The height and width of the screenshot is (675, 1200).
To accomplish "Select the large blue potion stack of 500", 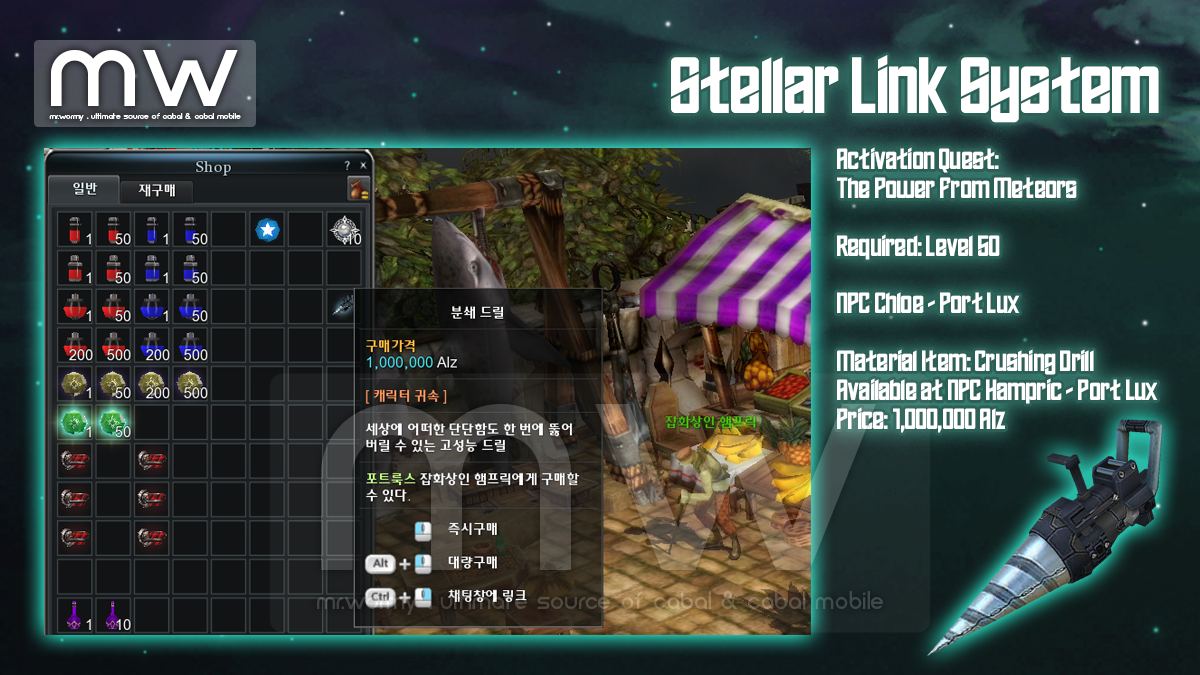I will coord(190,346).
